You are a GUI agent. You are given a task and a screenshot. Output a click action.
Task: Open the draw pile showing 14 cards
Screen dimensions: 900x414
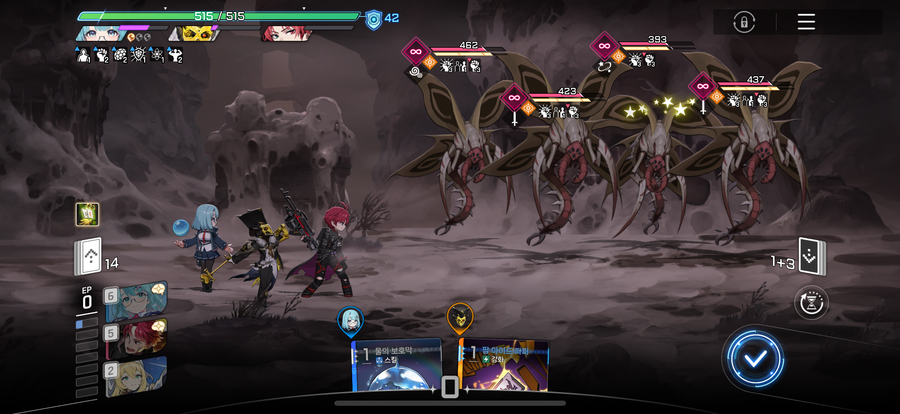[87, 259]
